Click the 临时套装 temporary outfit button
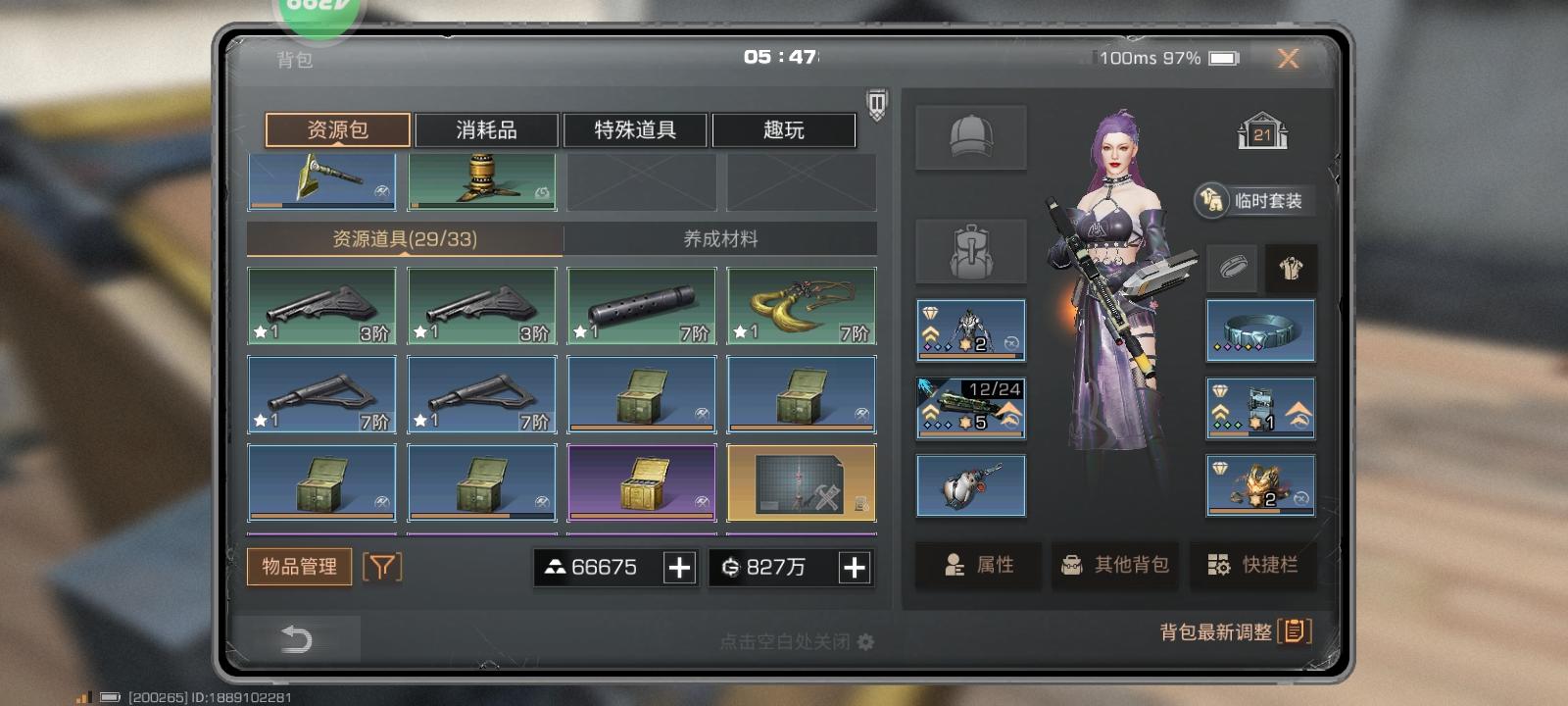This screenshot has height=706, width=1568. pyautogui.click(x=1254, y=200)
